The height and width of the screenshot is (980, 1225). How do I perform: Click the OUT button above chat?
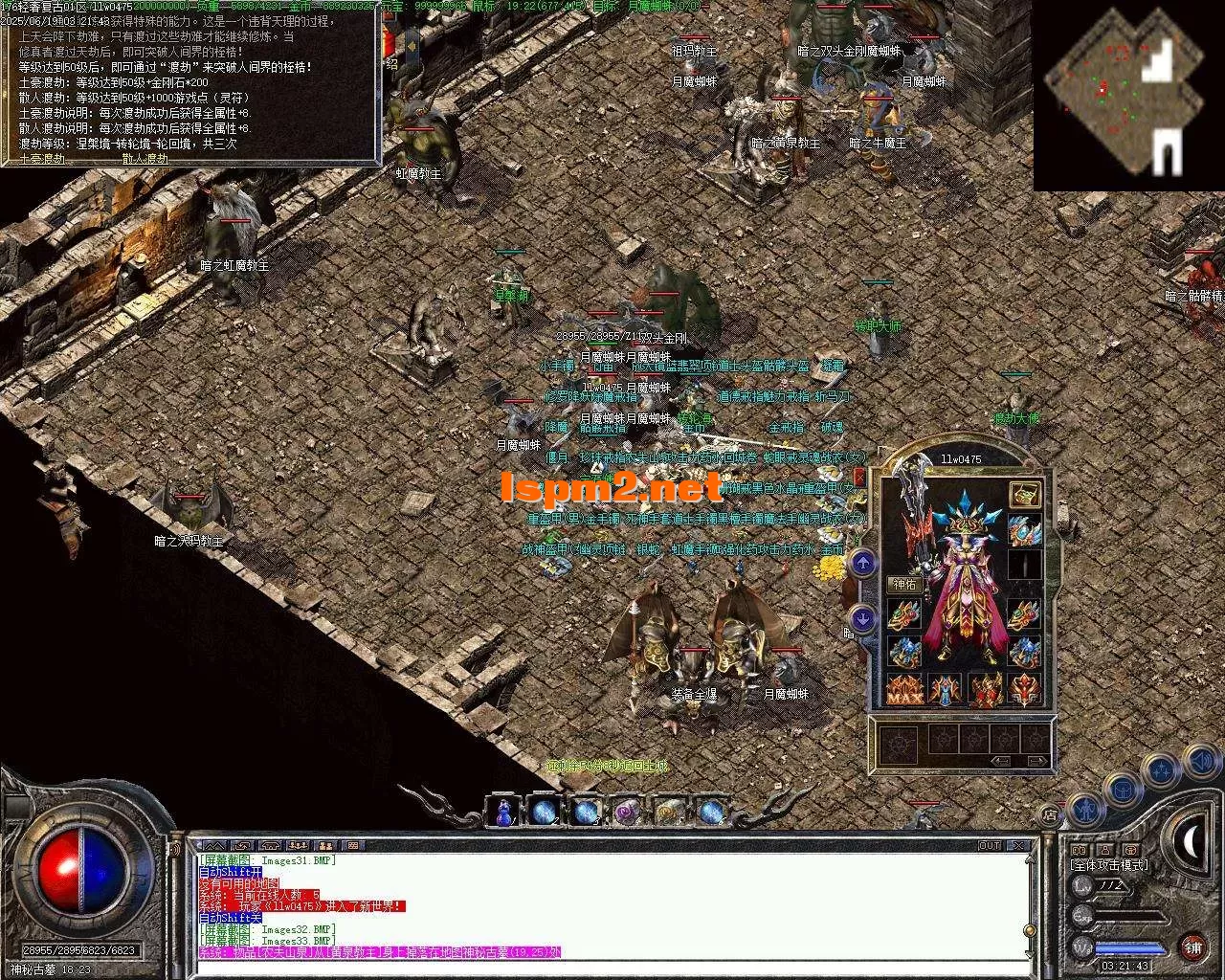(x=989, y=846)
